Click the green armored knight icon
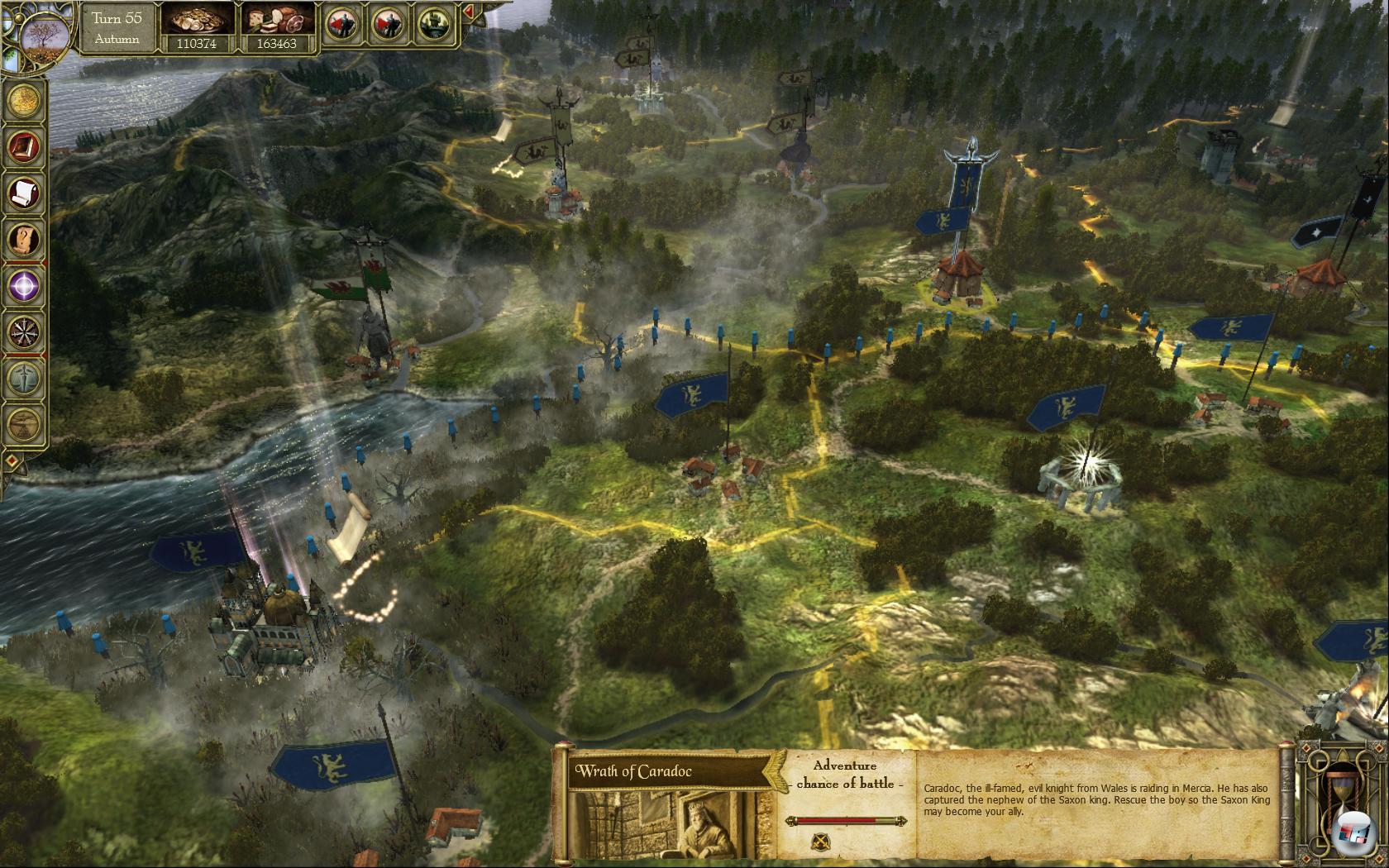The width and height of the screenshot is (1389, 868). tap(433, 24)
